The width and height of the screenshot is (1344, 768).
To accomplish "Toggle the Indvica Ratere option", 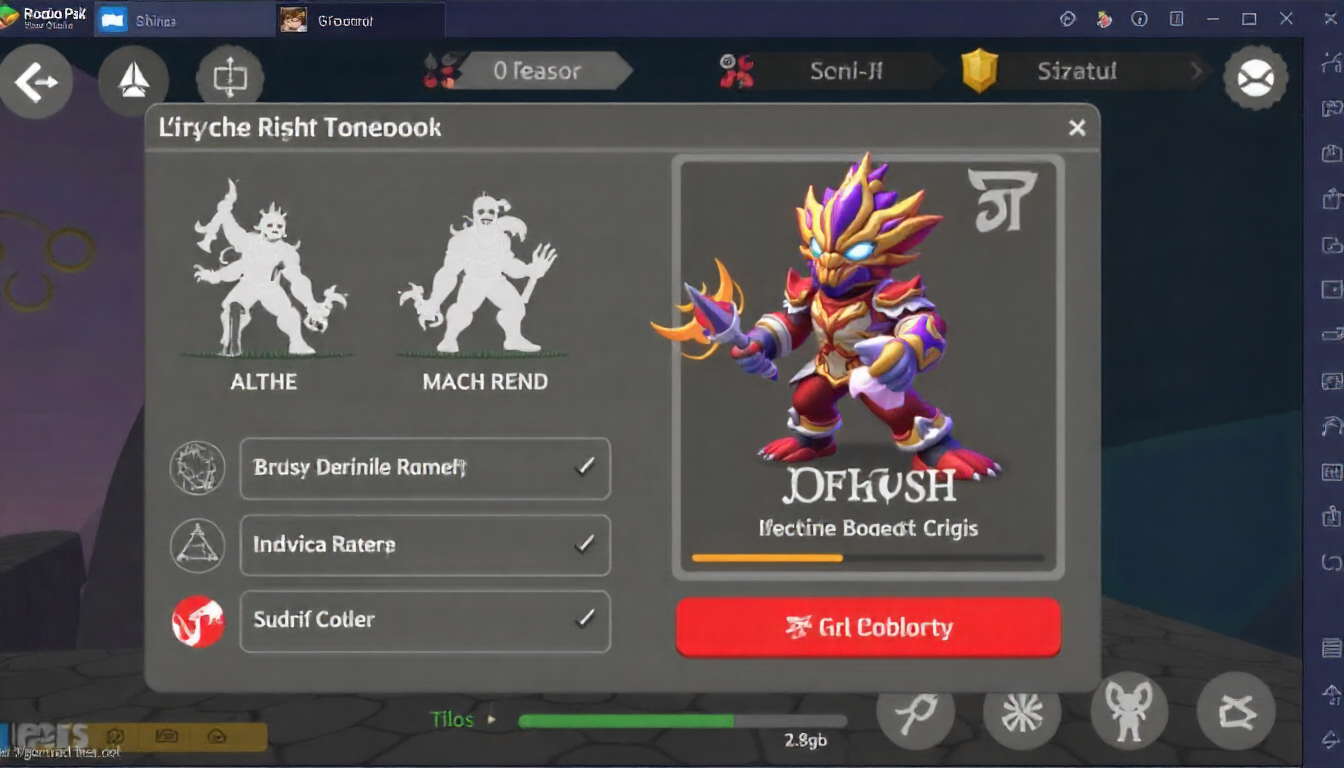I will [x=425, y=545].
